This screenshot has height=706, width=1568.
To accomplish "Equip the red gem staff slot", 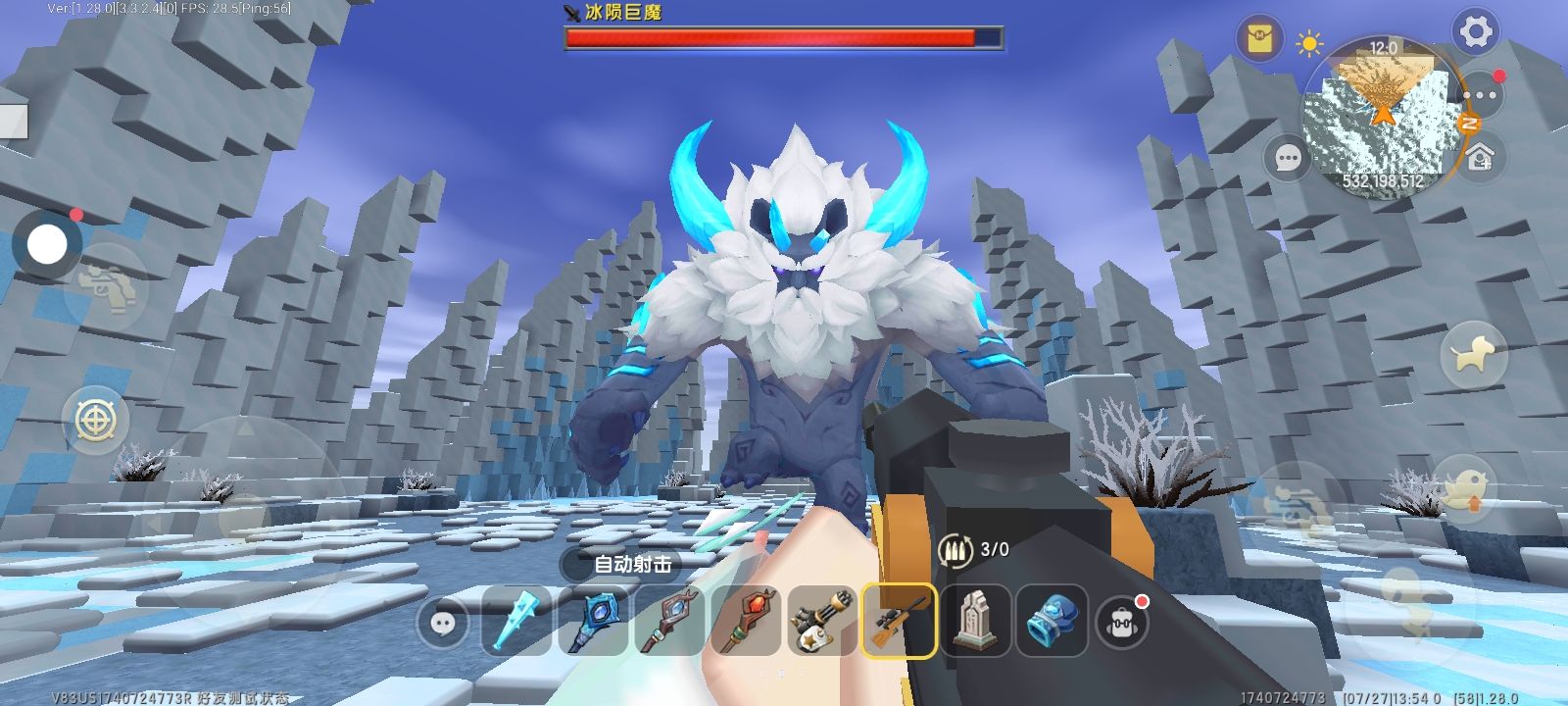I will (x=746, y=621).
